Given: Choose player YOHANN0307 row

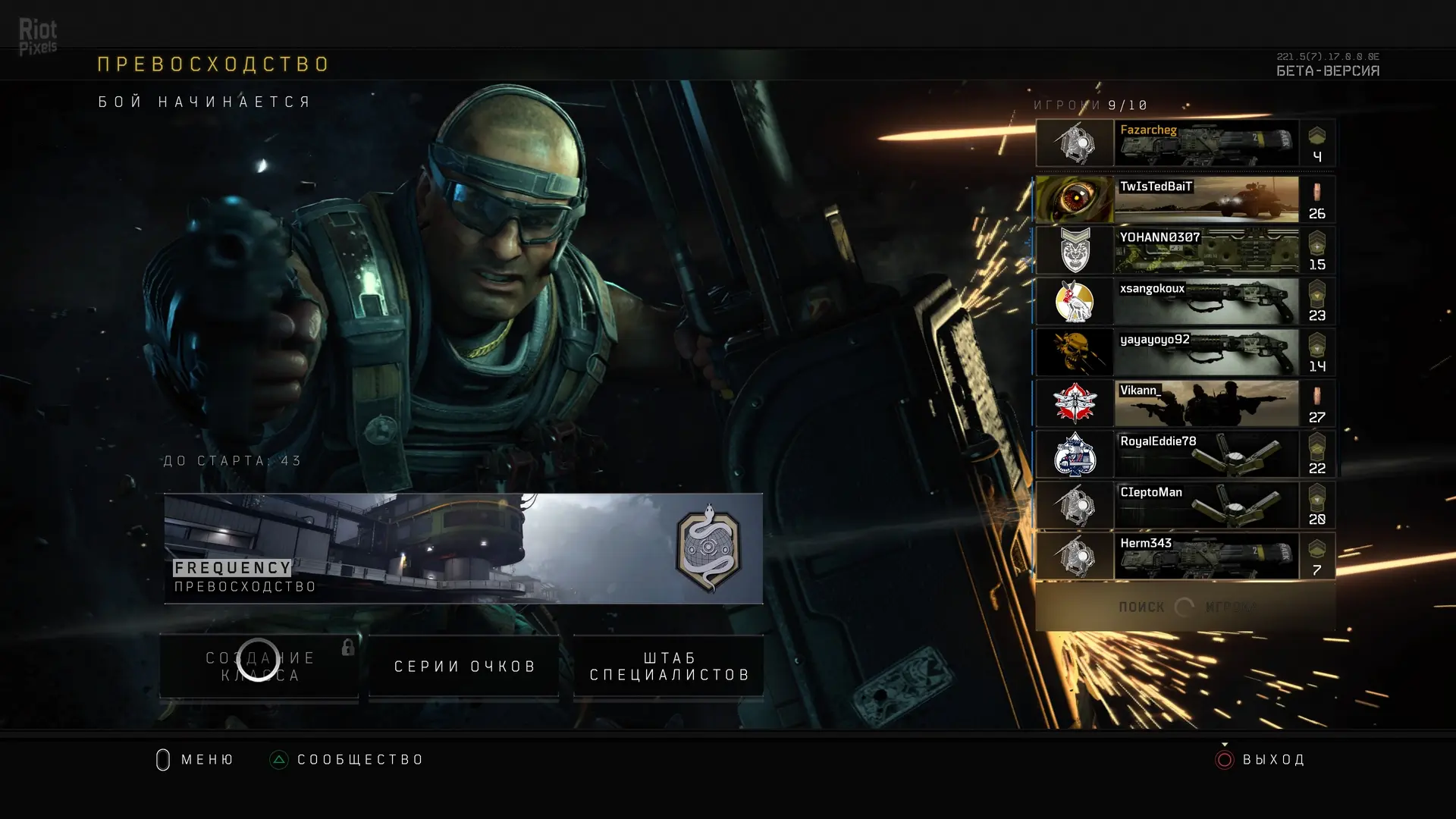Looking at the screenshot, I should (x=1185, y=250).
